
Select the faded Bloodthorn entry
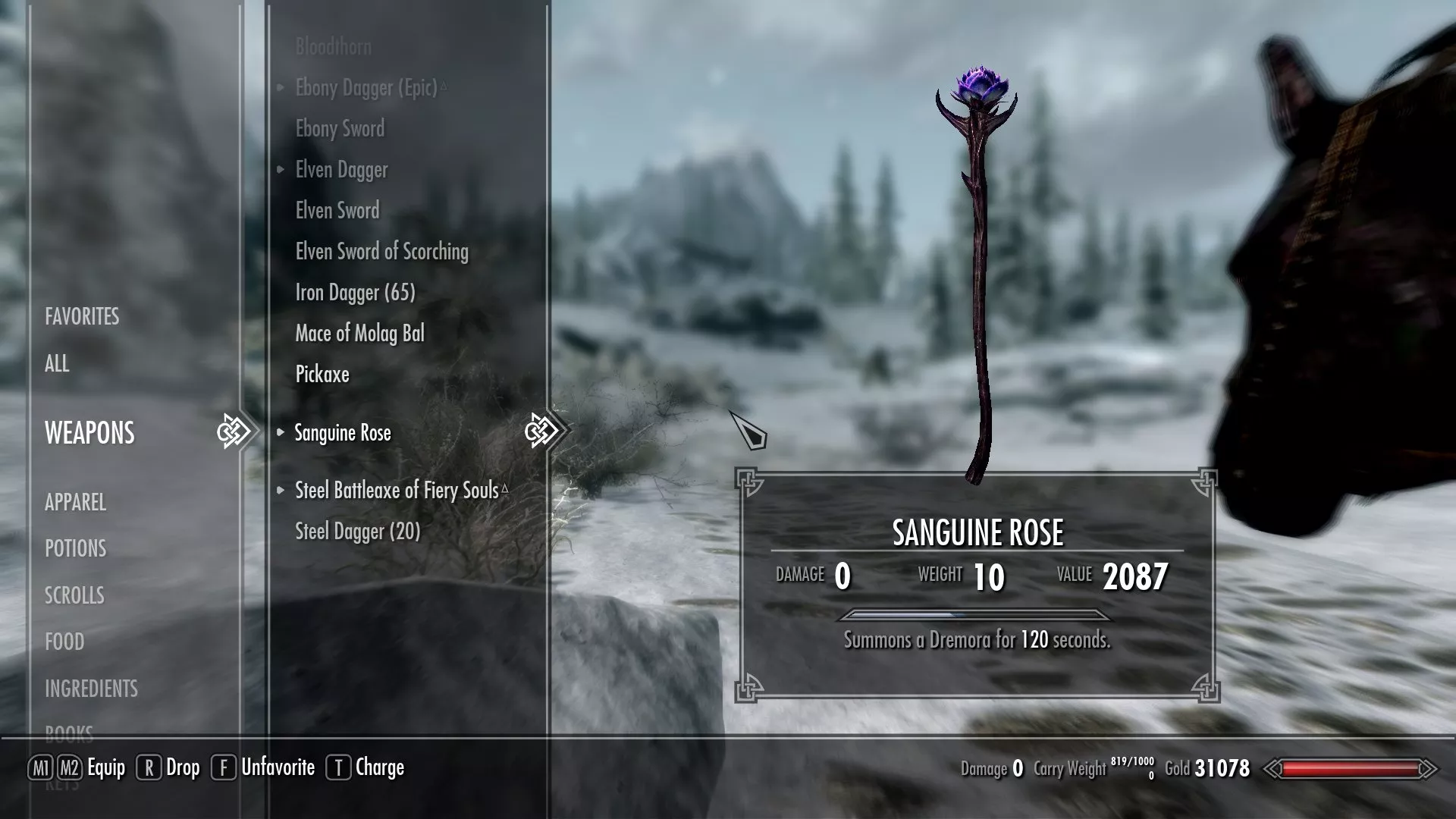[333, 47]
